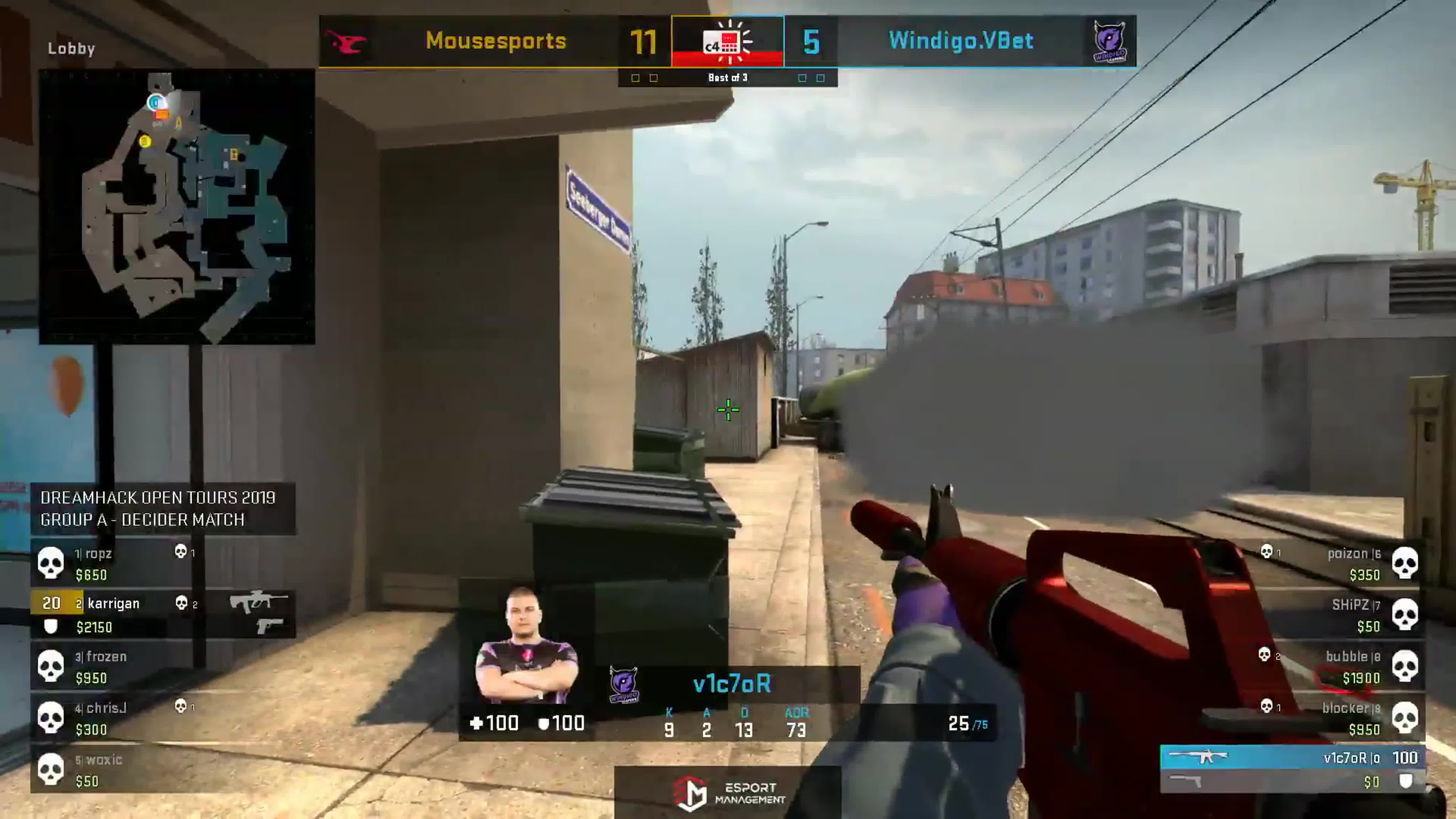Expand the Best of 3 series details

pos(728,77)
